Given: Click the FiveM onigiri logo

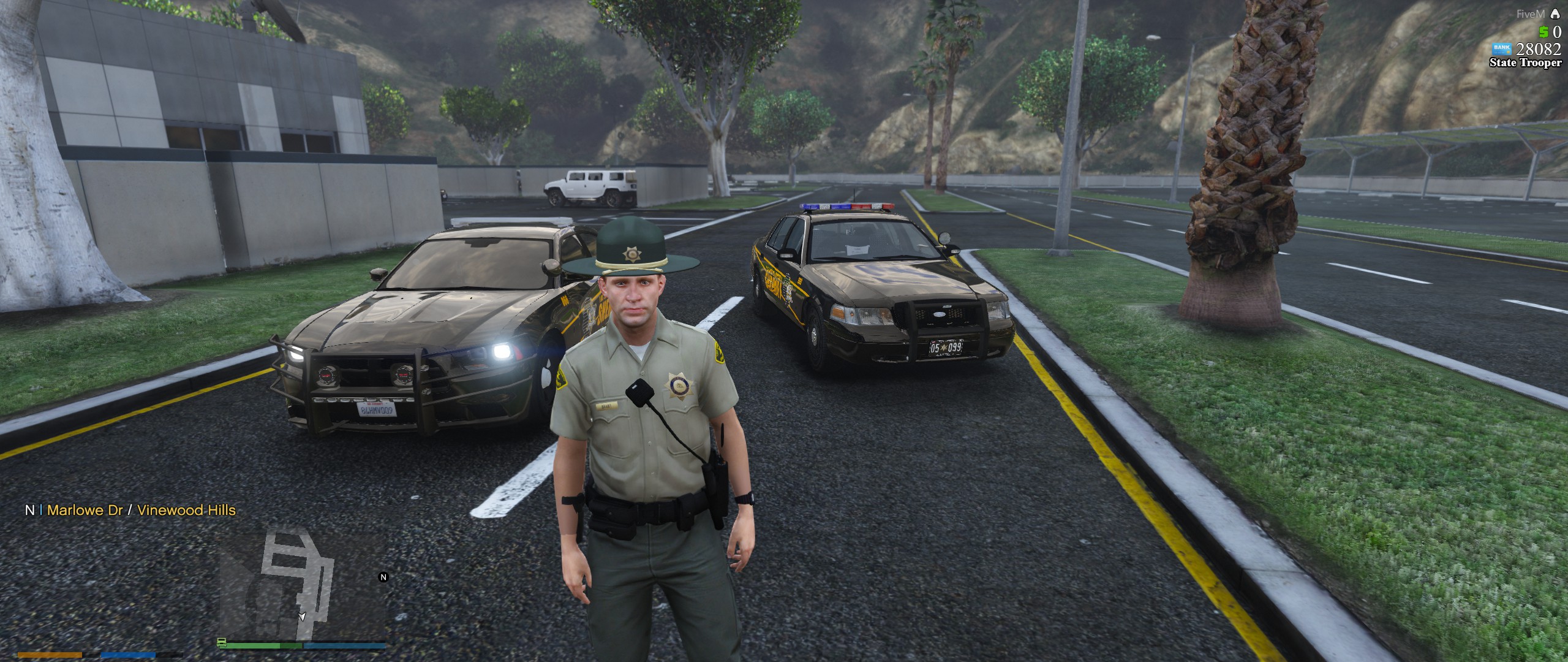Looking at the screenshot, I should (1556, 13).
